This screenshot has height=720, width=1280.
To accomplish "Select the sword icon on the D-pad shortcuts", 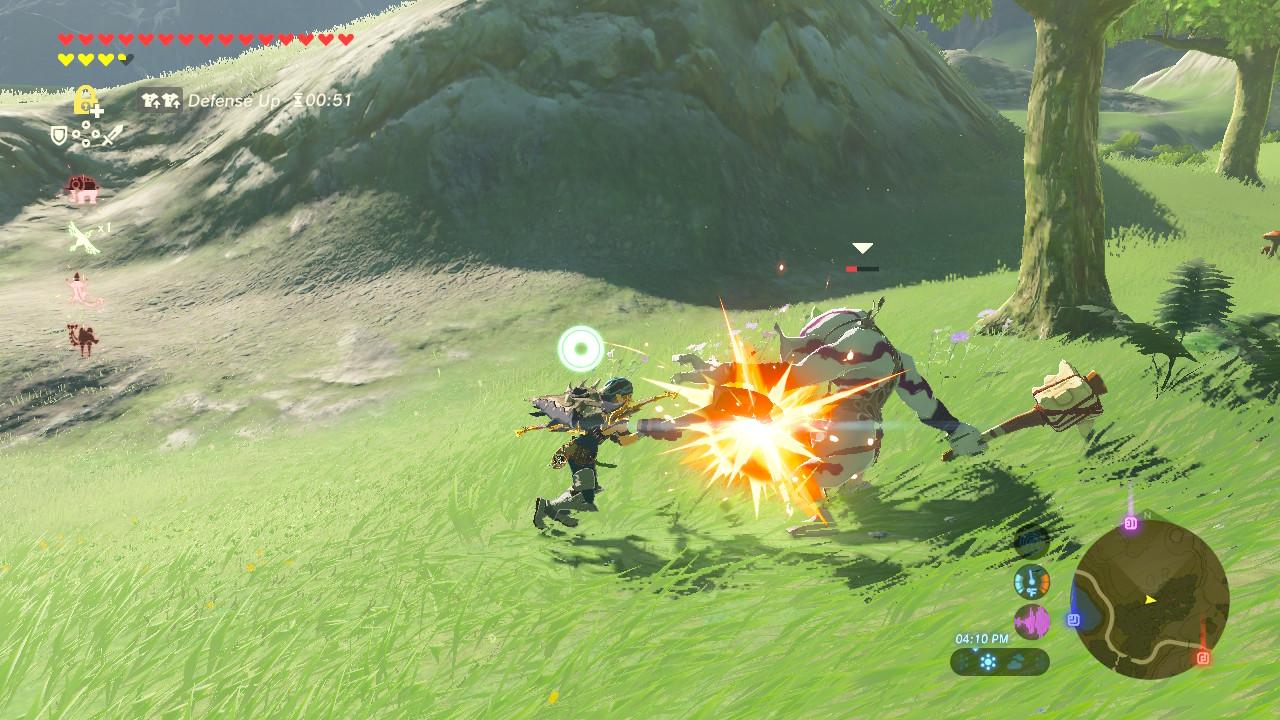I will click(111, 134).
